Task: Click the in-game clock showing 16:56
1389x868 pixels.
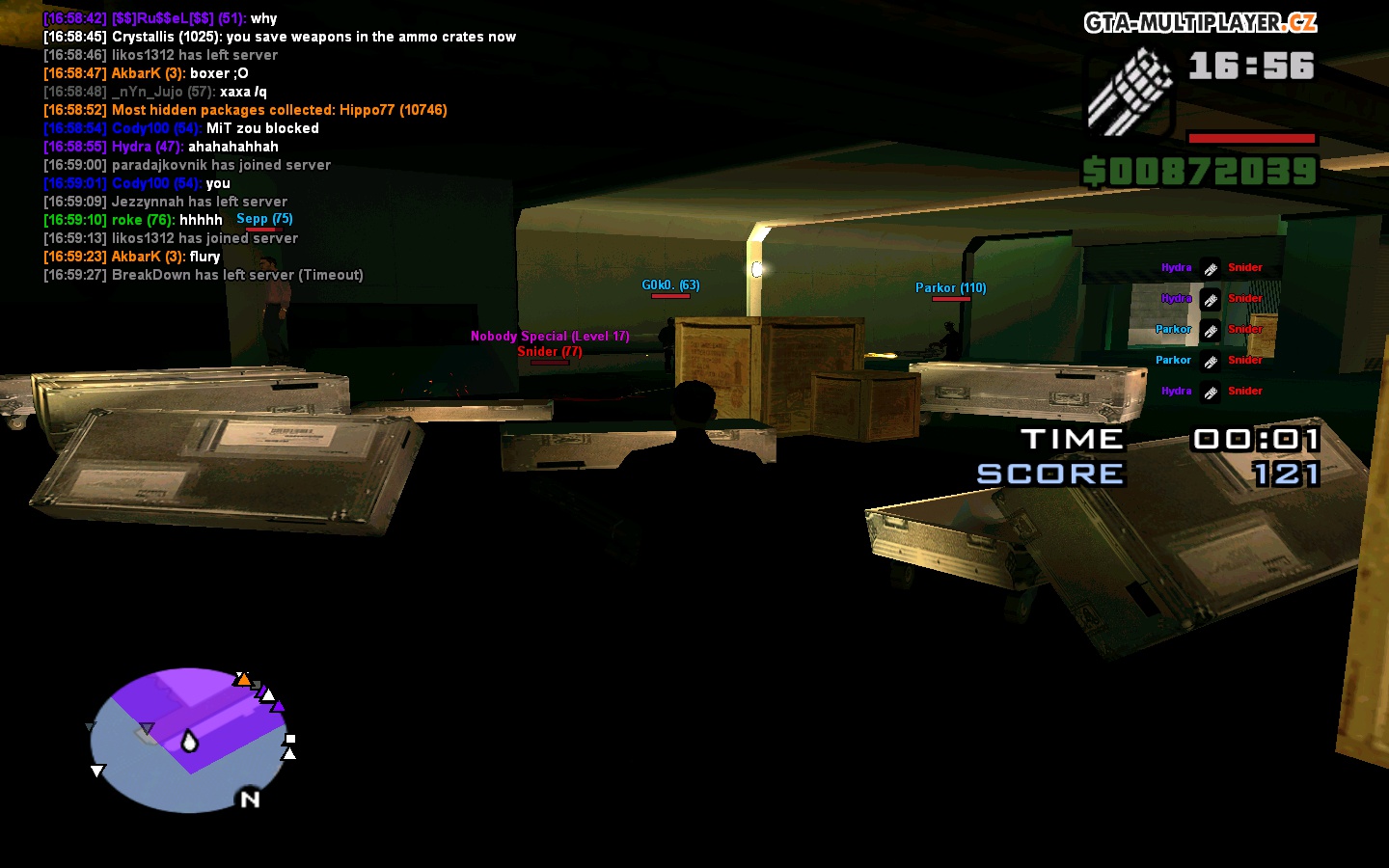Action: pos(1253,67)
